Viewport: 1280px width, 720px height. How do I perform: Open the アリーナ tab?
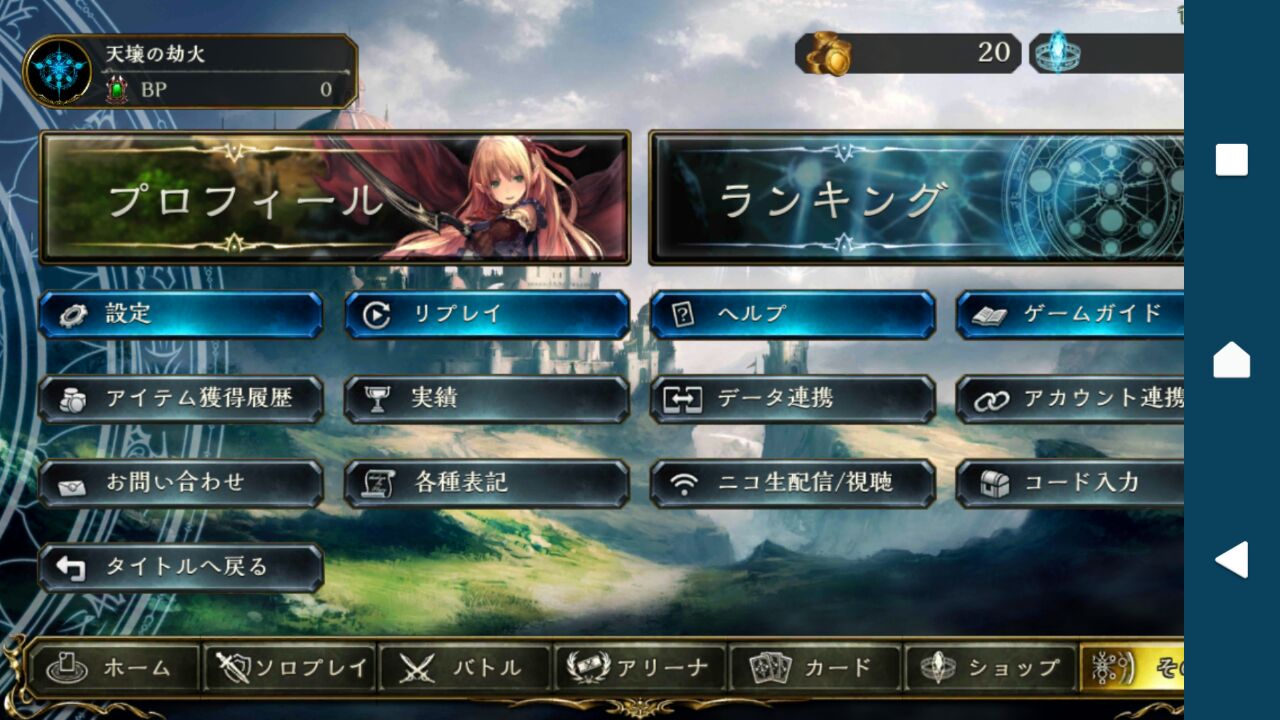[x=639, y=668]
